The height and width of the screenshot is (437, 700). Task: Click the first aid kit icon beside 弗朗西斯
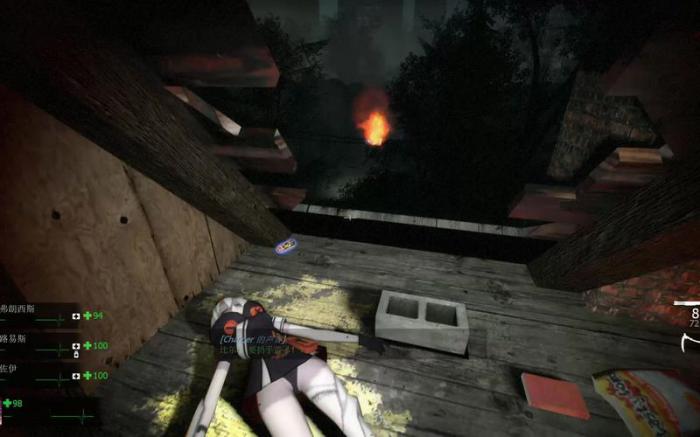point(75,317)
